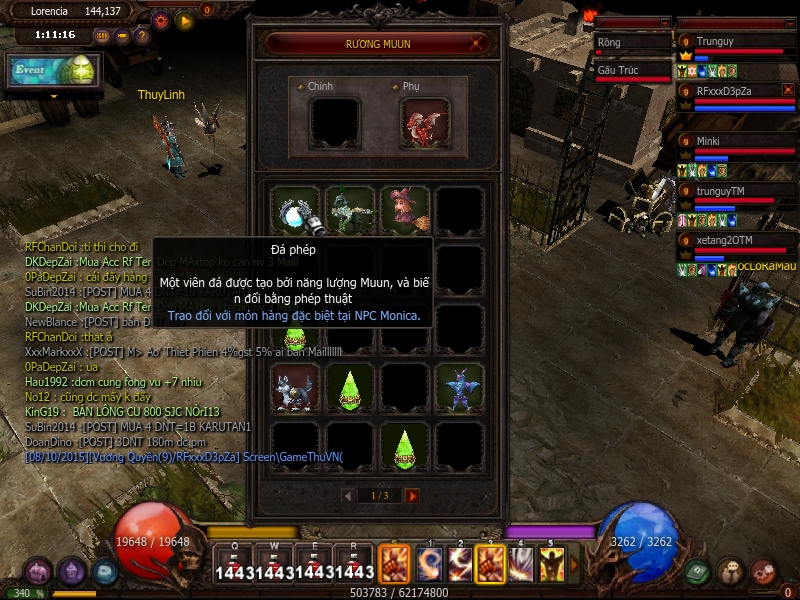Open the Event egg banner

coord(53,70)
